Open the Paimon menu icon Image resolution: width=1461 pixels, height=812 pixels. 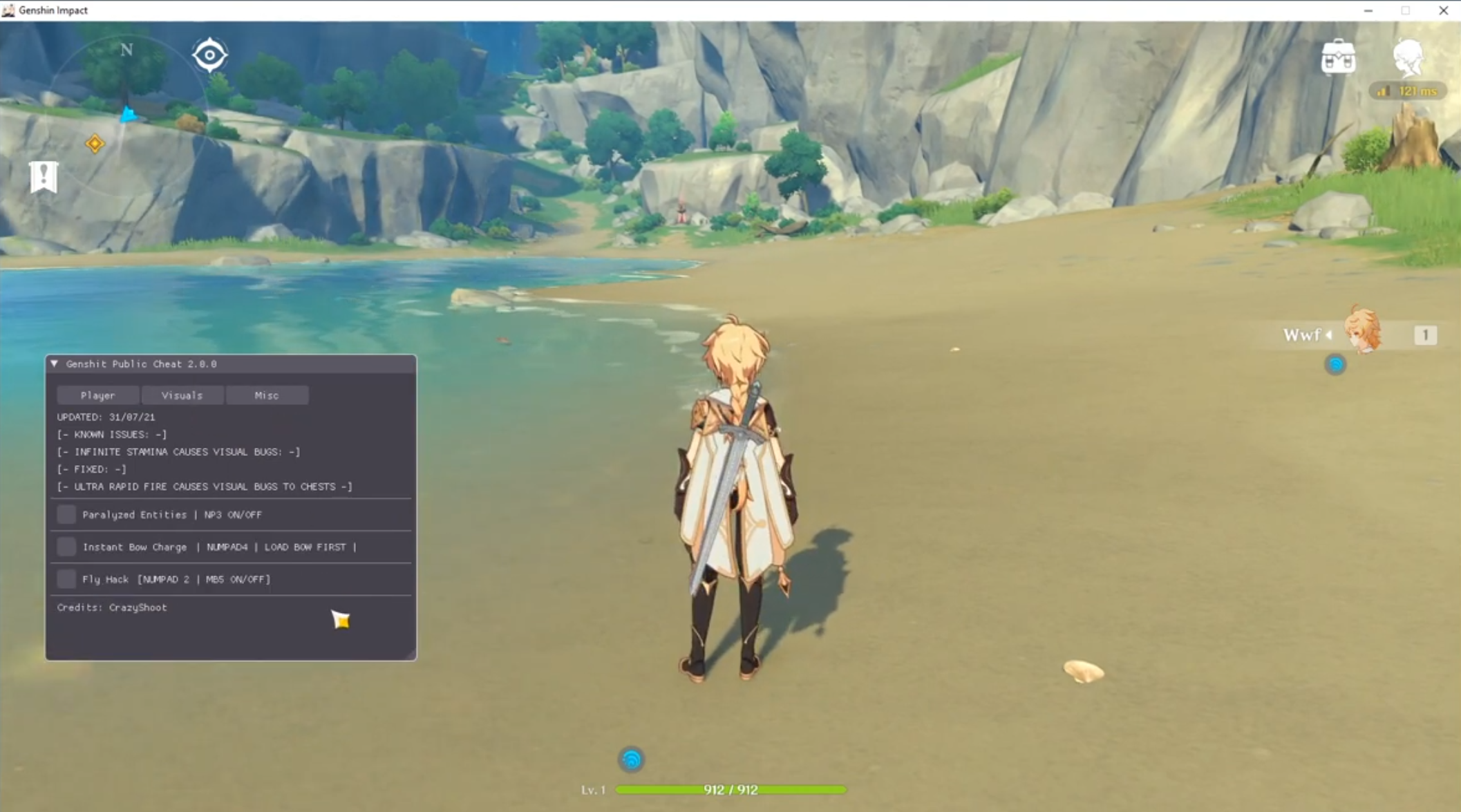pyautogui.click(x=1408, y=57)
